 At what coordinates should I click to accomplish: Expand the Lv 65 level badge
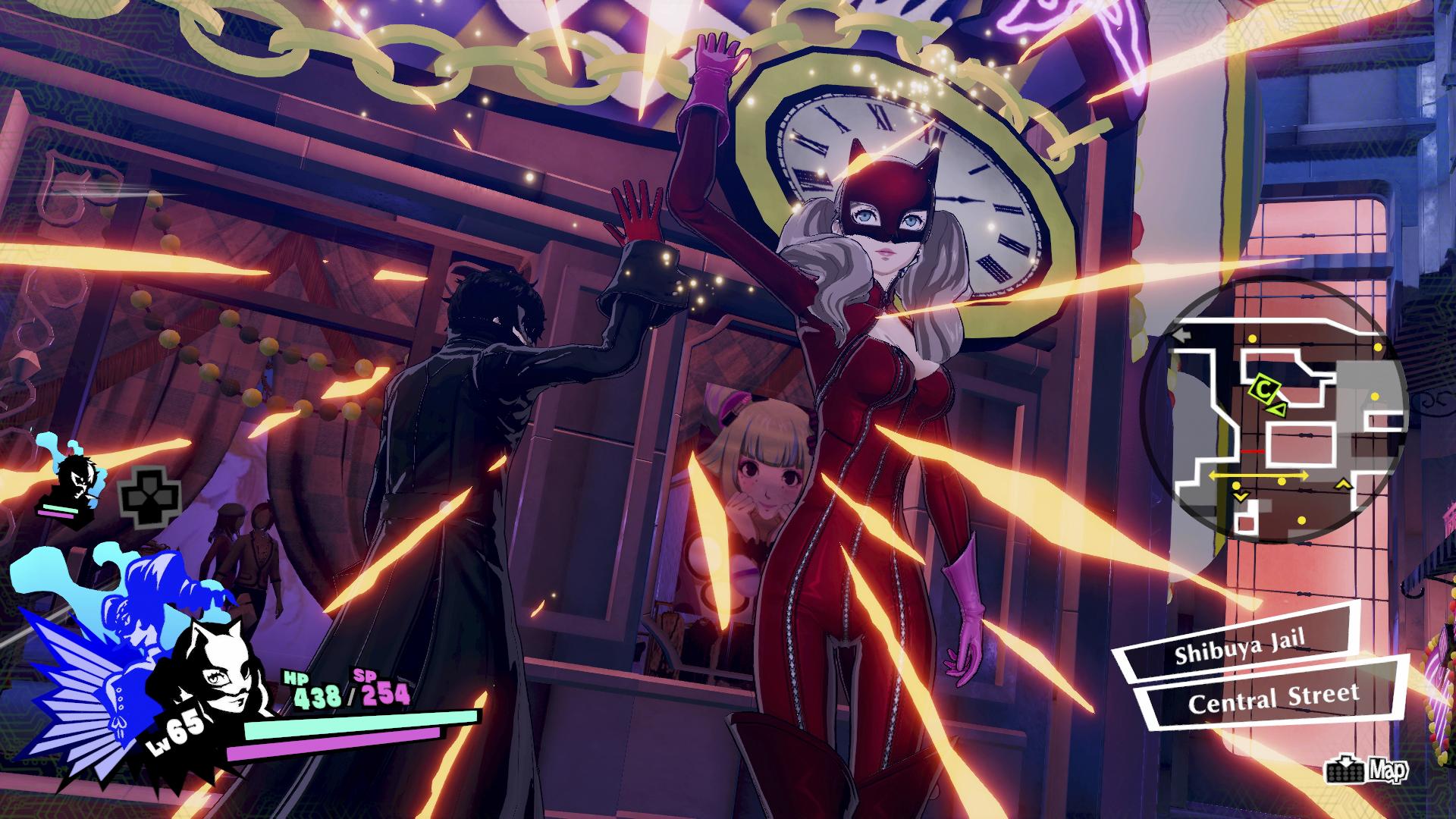pos(175,728)
